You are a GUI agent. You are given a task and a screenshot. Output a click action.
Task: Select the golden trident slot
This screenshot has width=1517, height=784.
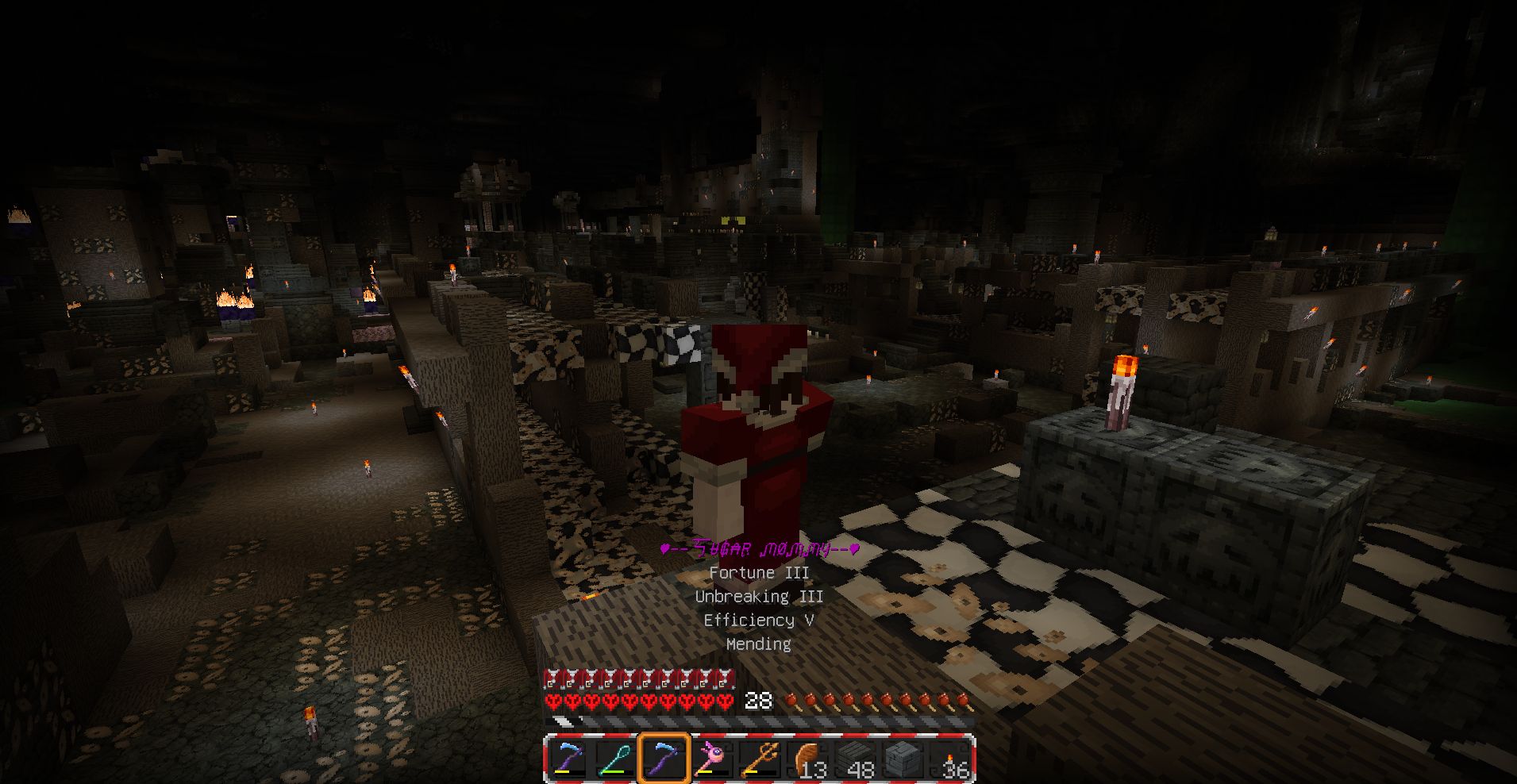pyautogui.click(x=759, y=759)
